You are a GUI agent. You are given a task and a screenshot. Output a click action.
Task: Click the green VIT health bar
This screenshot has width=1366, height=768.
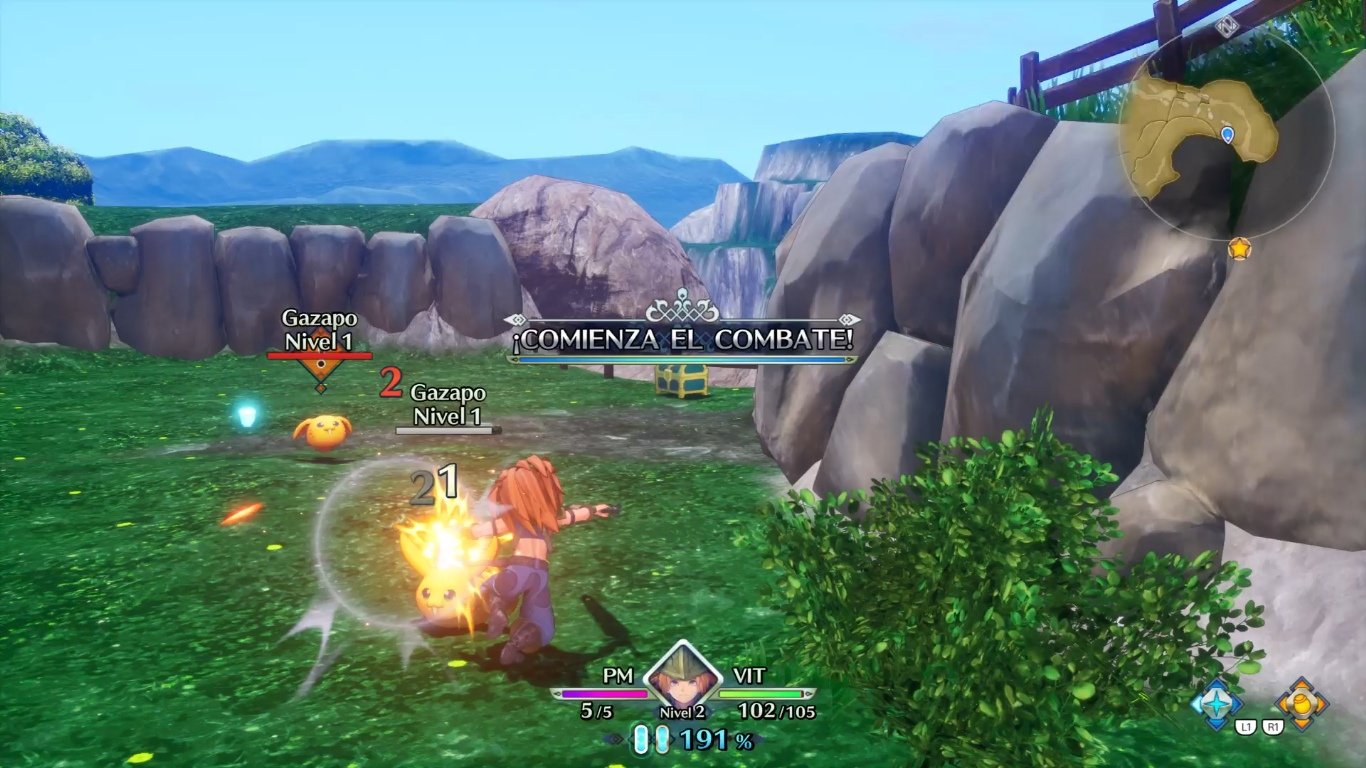click(760, 692)
